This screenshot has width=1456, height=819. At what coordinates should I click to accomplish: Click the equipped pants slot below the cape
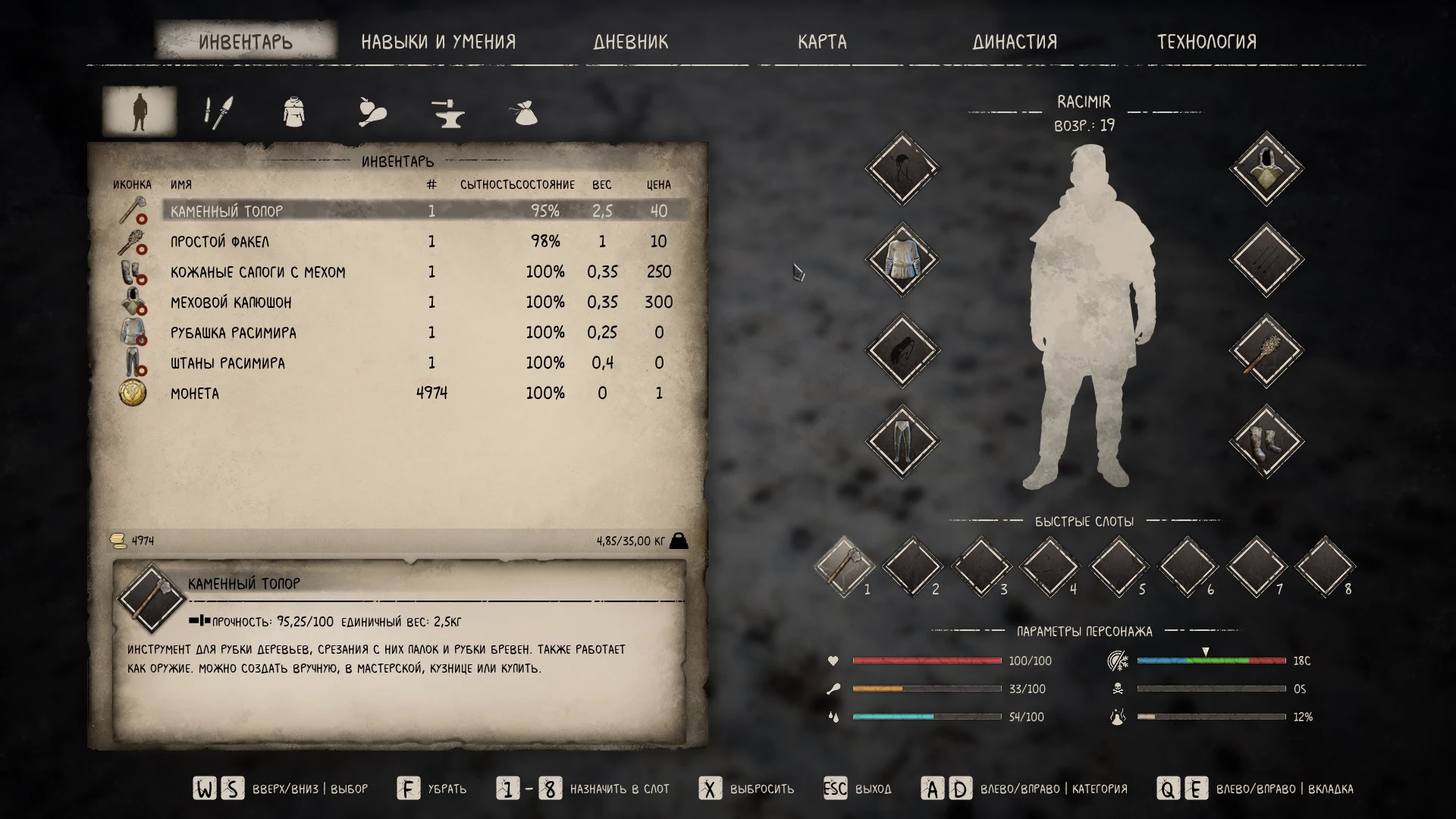902,442
